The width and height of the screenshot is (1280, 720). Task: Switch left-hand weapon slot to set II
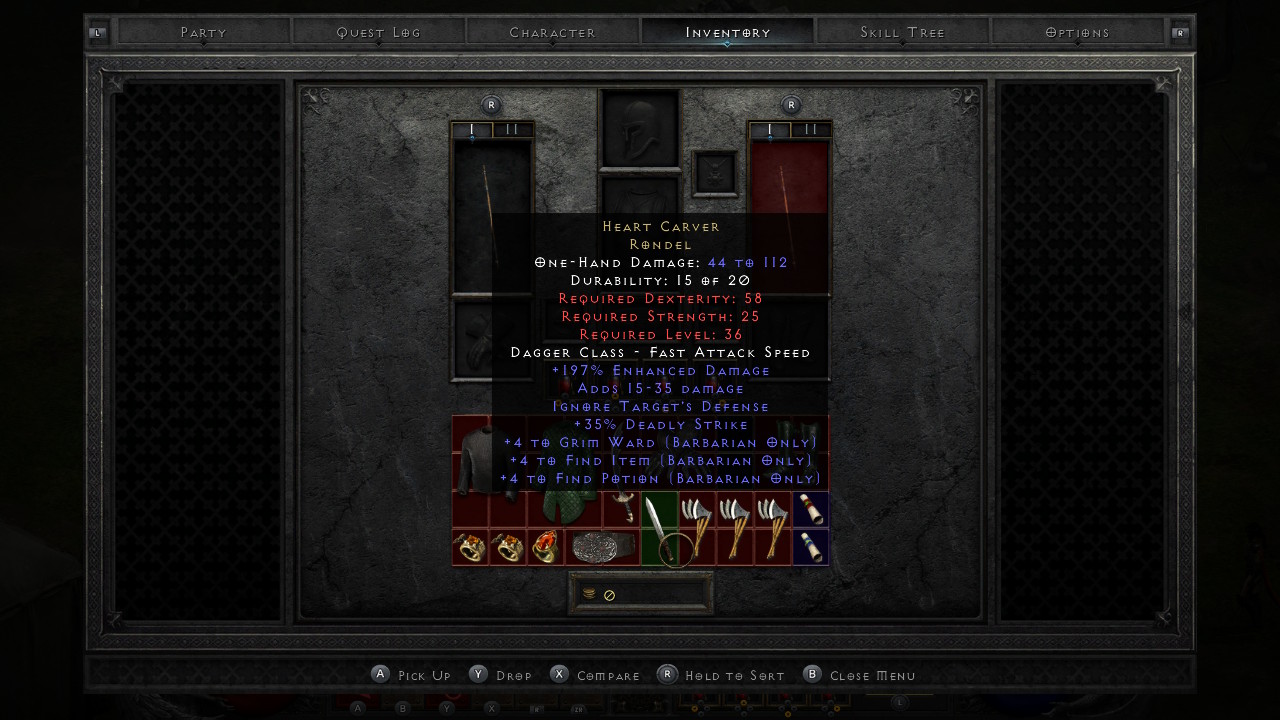coord(512,130)
